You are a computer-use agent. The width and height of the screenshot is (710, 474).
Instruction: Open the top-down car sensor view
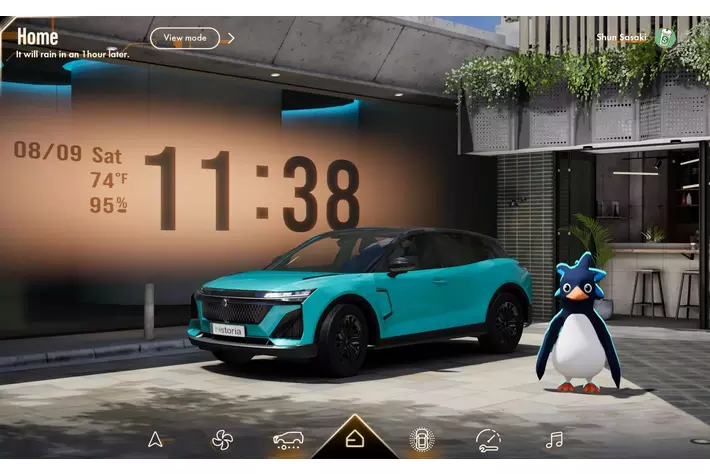click(422, 439)
